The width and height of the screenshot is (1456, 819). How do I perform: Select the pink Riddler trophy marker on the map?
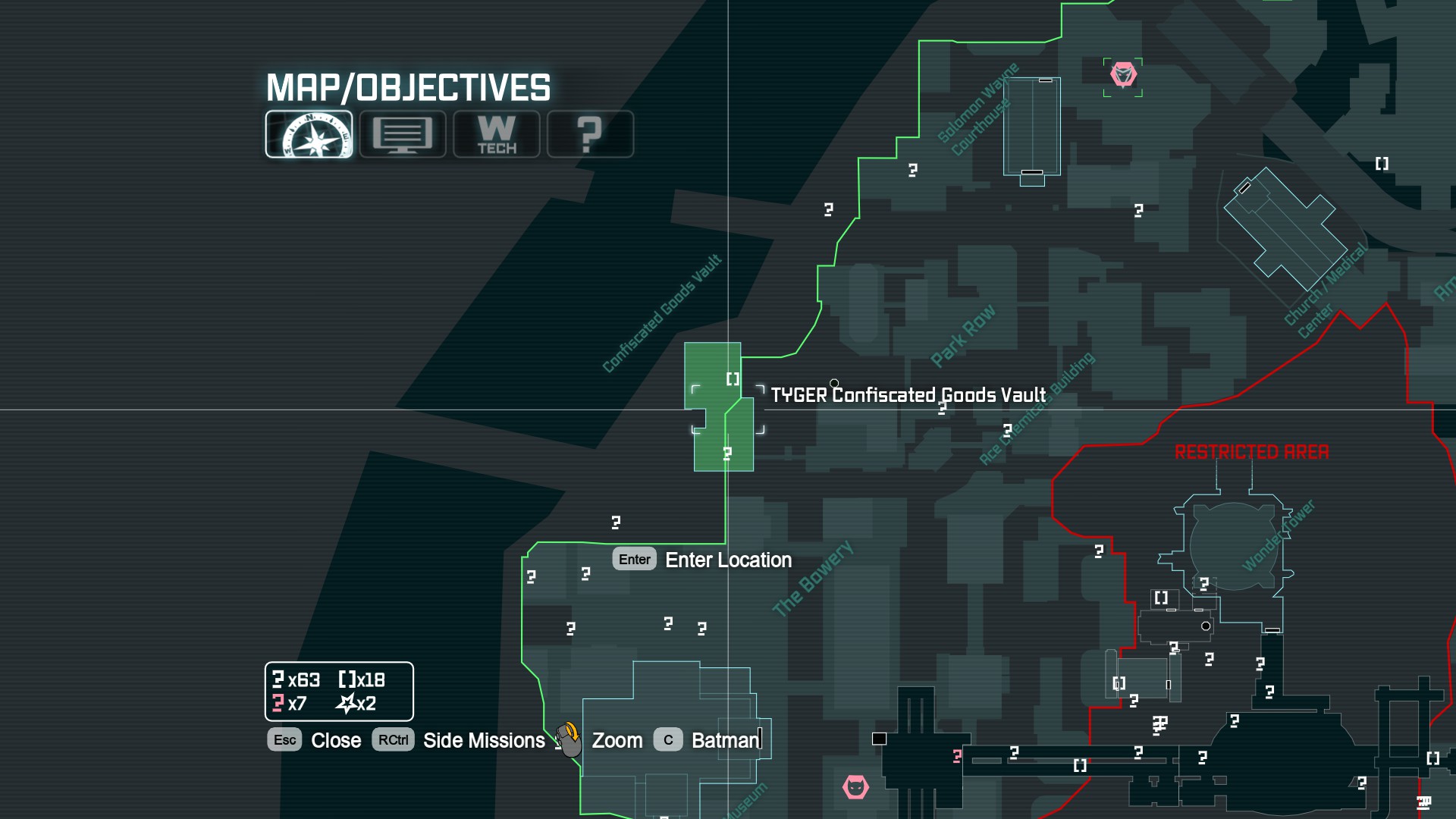point(957,756)
